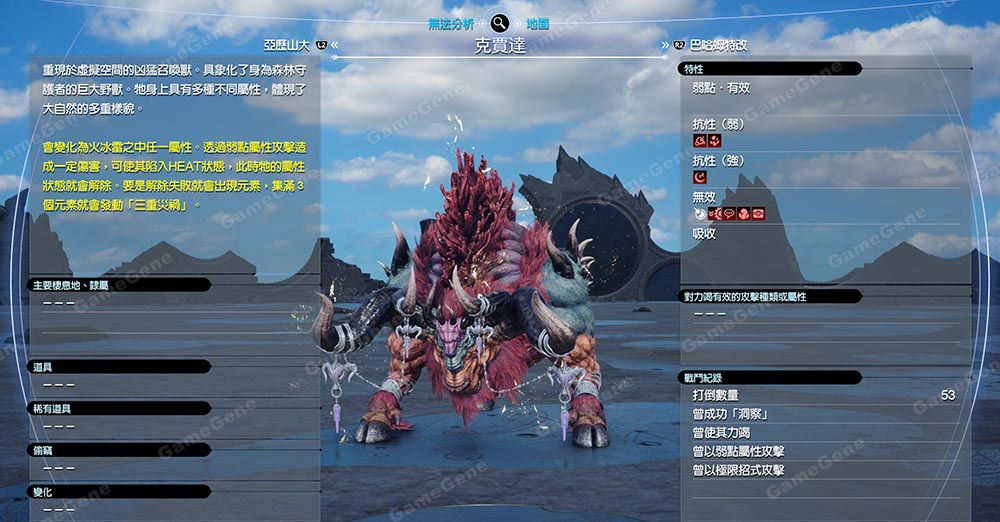Click the magnifying glass icon

pyautogui.click(x=500, y=22)
